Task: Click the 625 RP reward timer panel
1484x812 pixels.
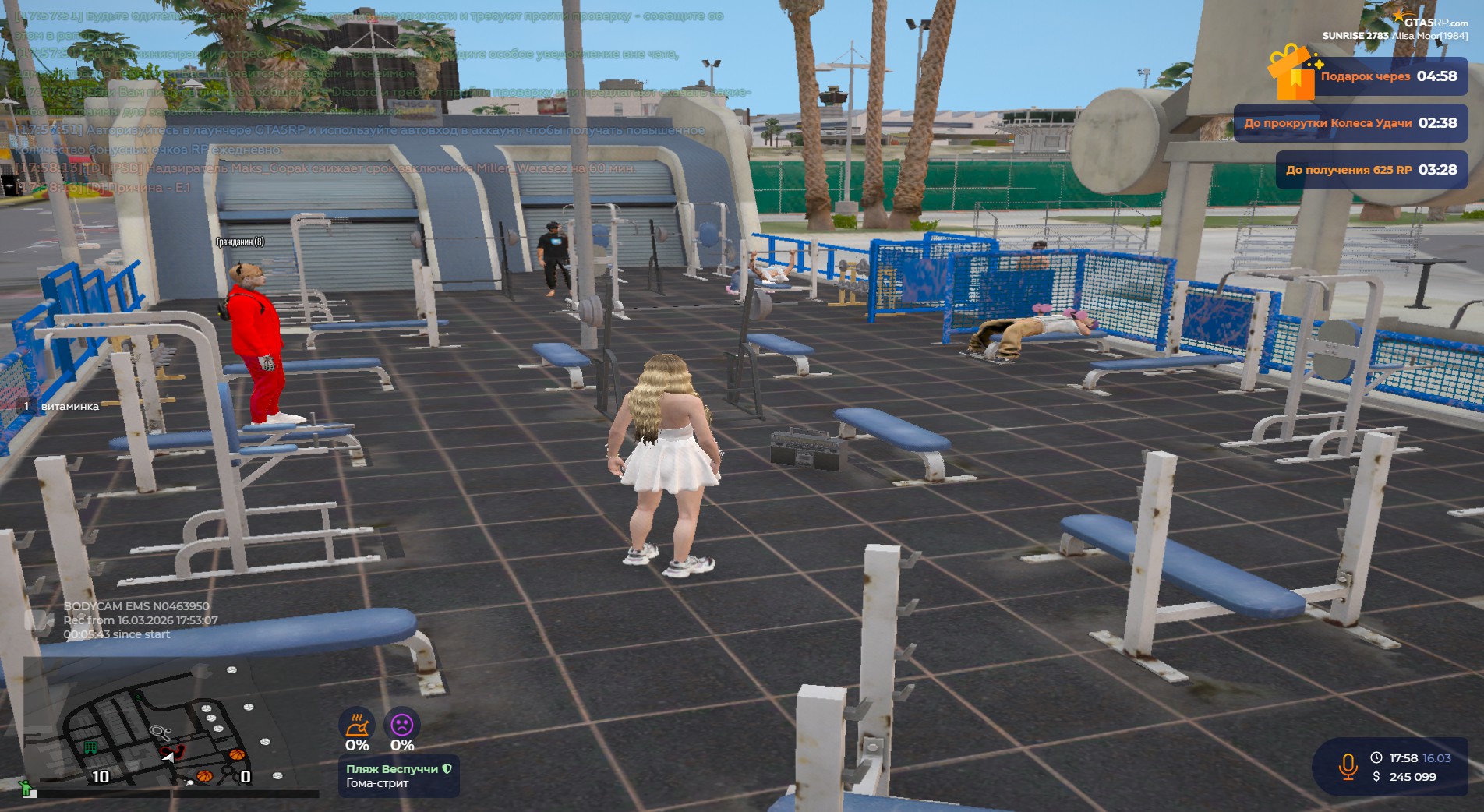Action: click(x=1371, y=170)
